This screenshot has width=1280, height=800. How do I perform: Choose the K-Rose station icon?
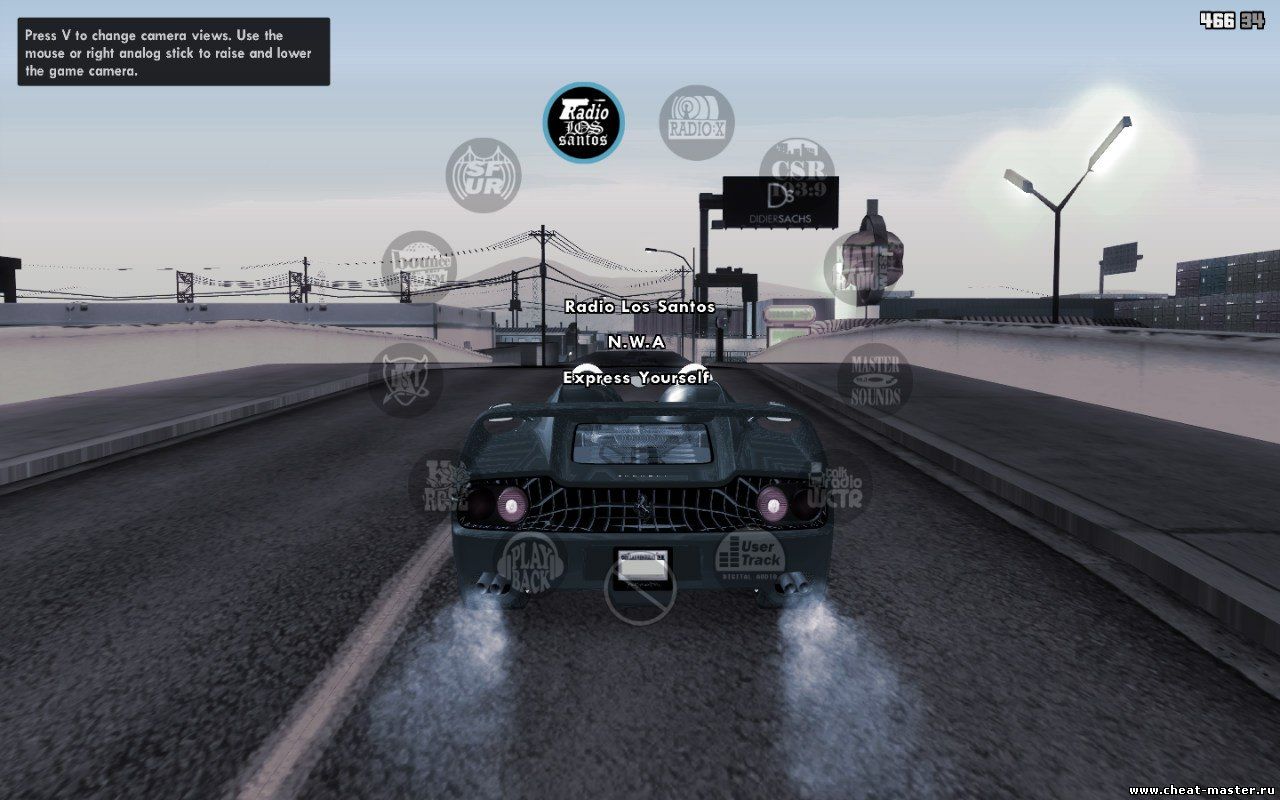point(440,484)
